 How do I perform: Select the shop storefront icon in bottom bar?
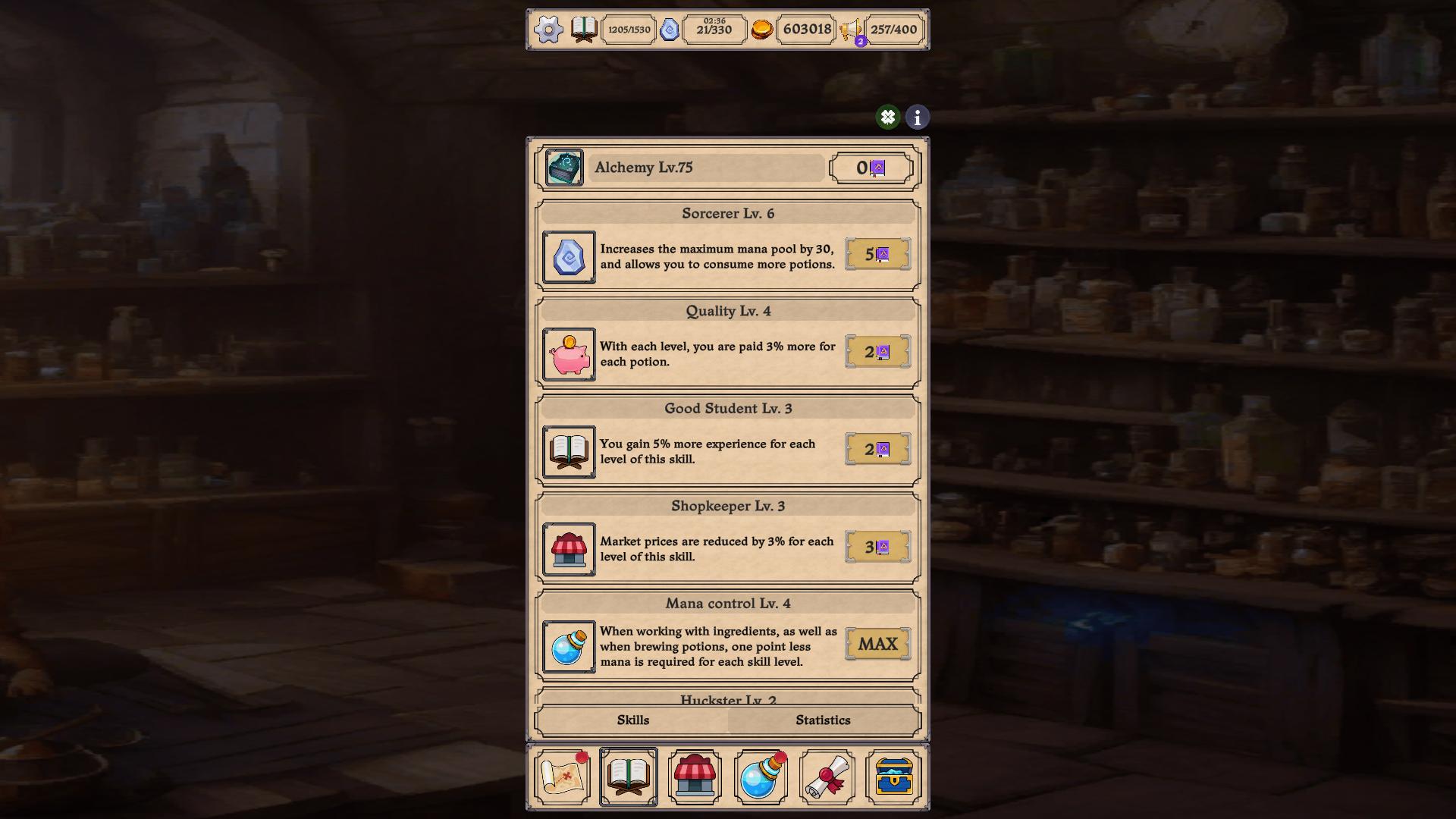click(695, 776)
